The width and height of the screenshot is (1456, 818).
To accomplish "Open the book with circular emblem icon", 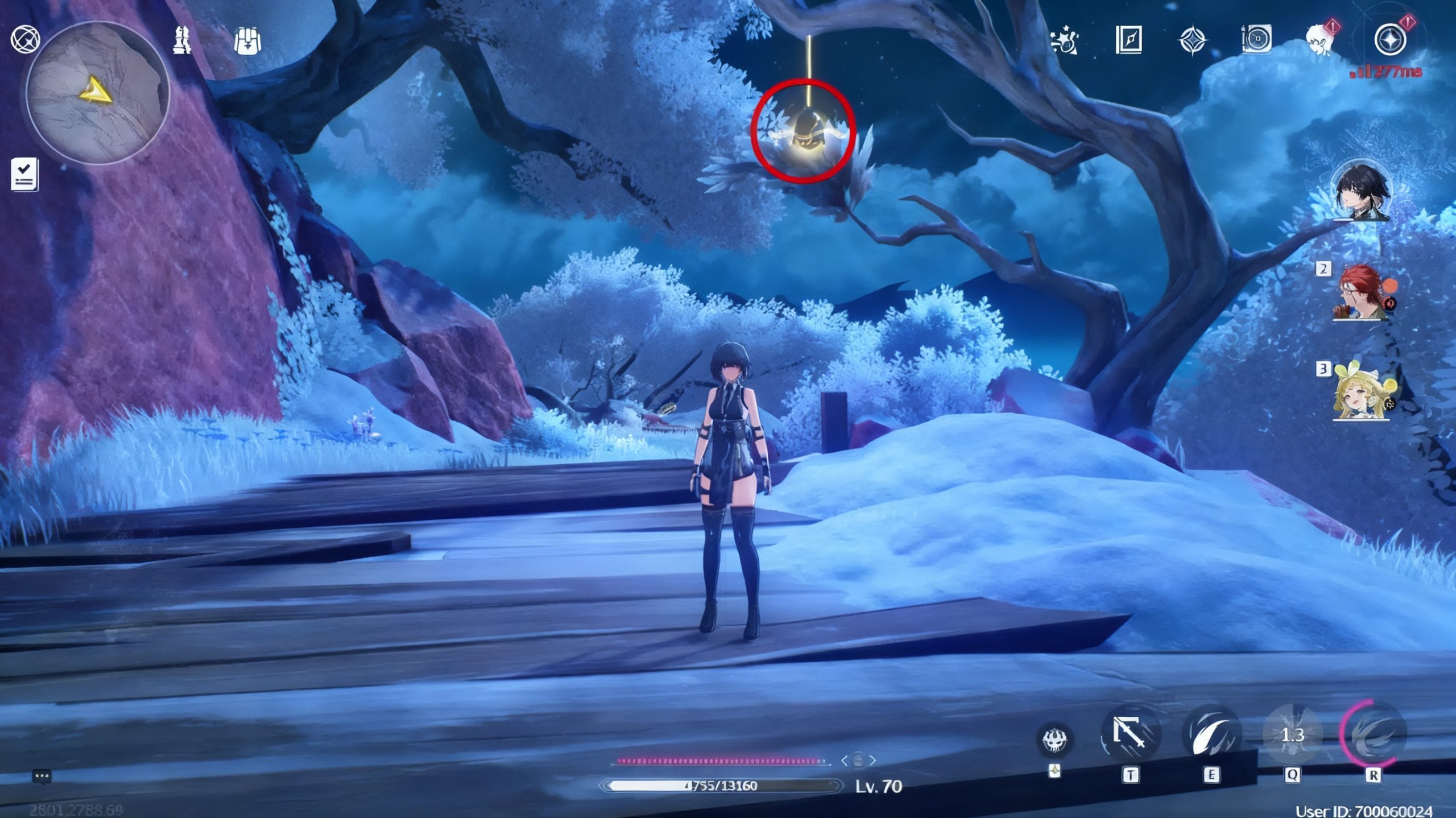I will [1256, 40].
